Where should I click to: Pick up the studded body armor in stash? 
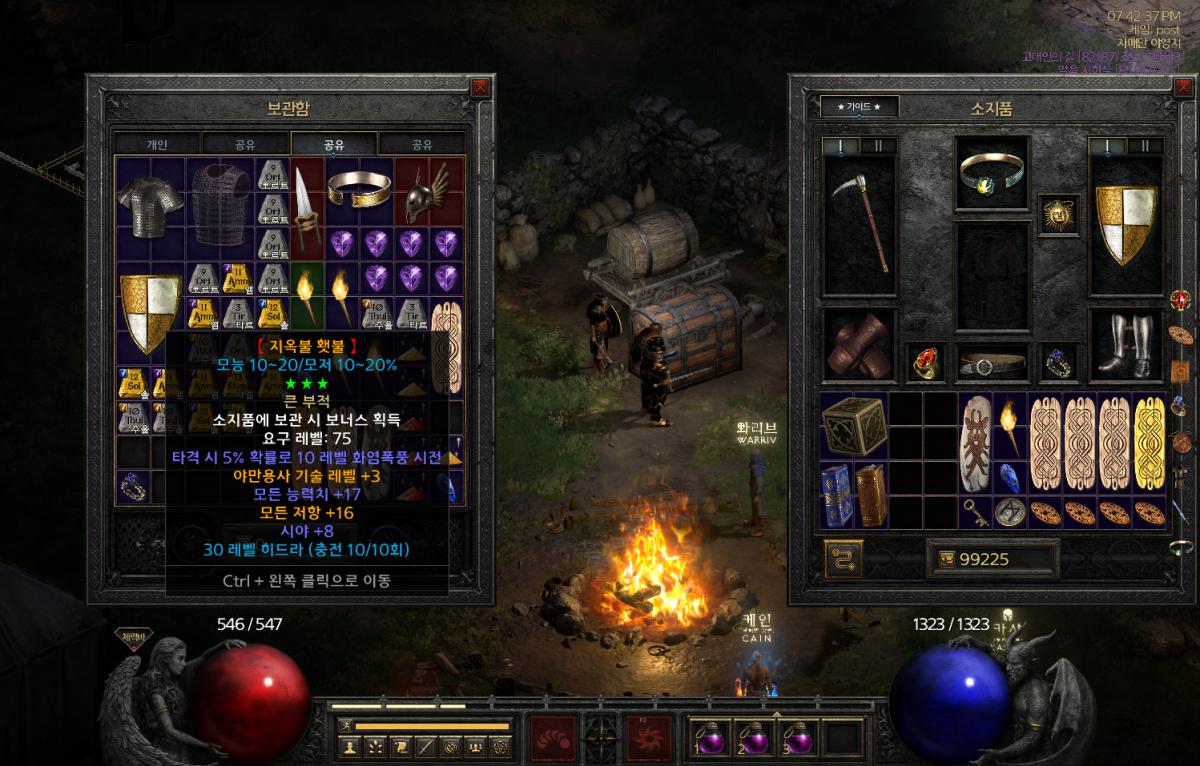point(221,203)
